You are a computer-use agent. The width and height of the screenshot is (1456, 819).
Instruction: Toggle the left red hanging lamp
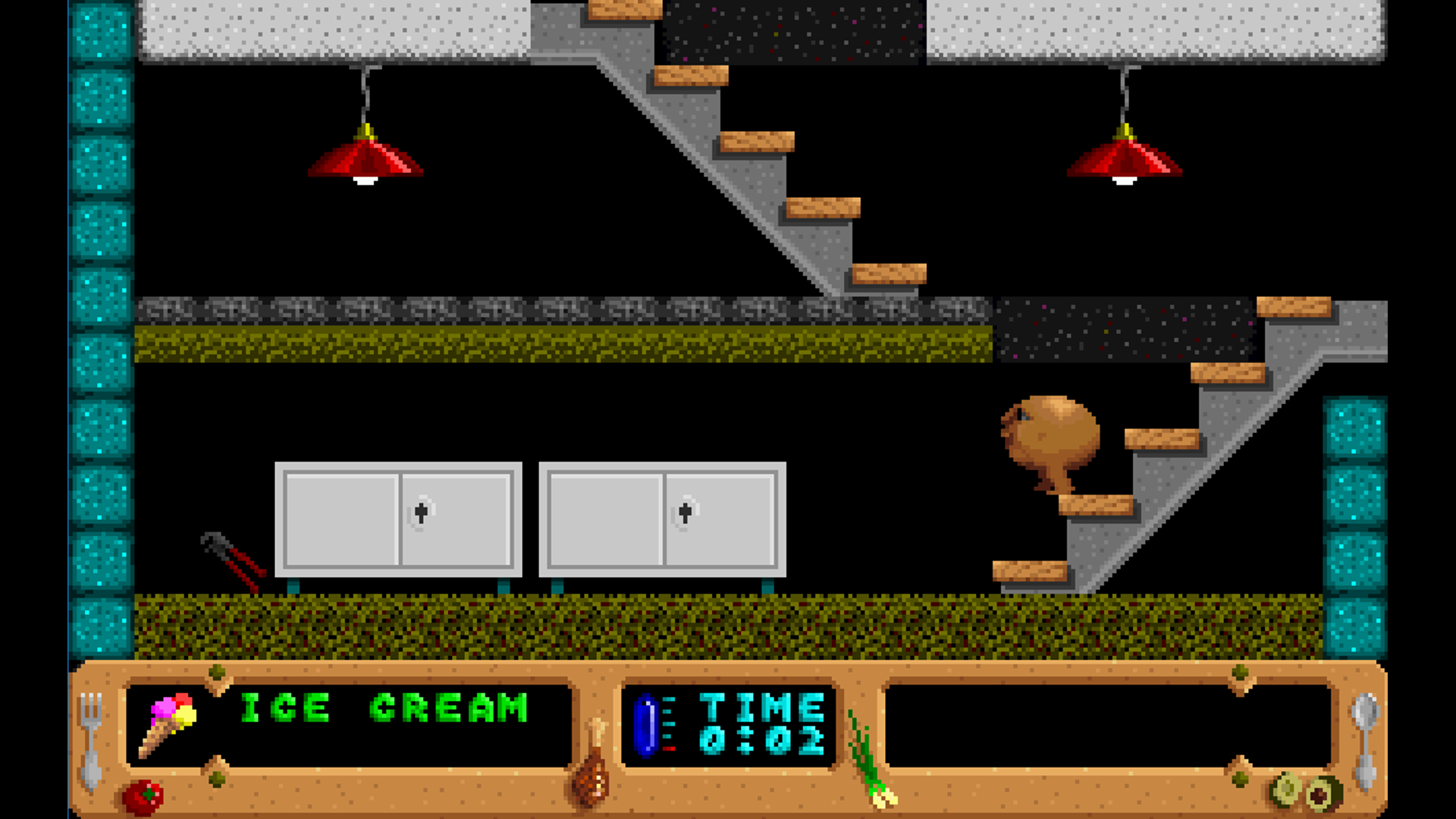[366, 159]
